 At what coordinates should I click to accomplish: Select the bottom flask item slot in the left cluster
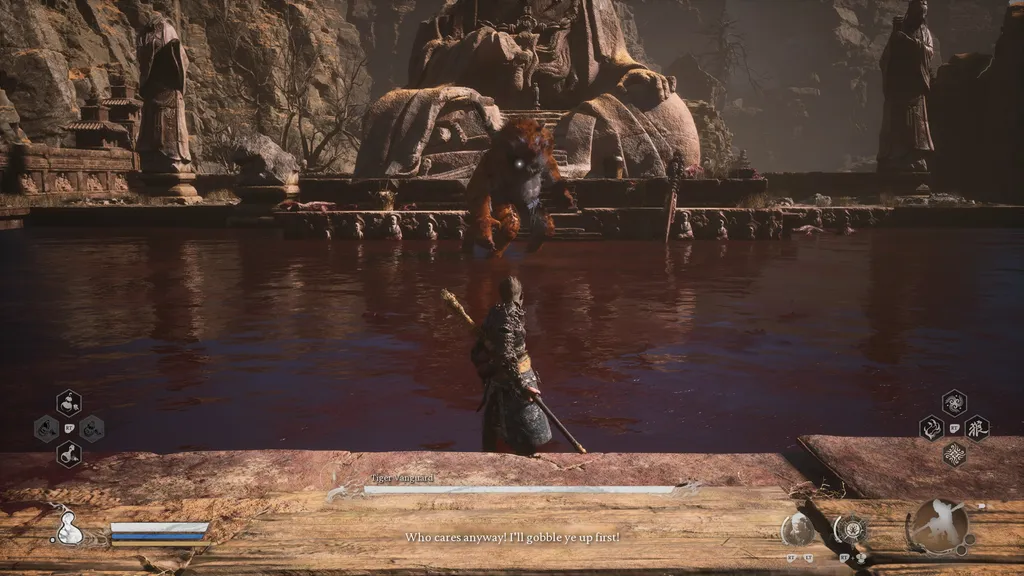click(x=69, y=454)
